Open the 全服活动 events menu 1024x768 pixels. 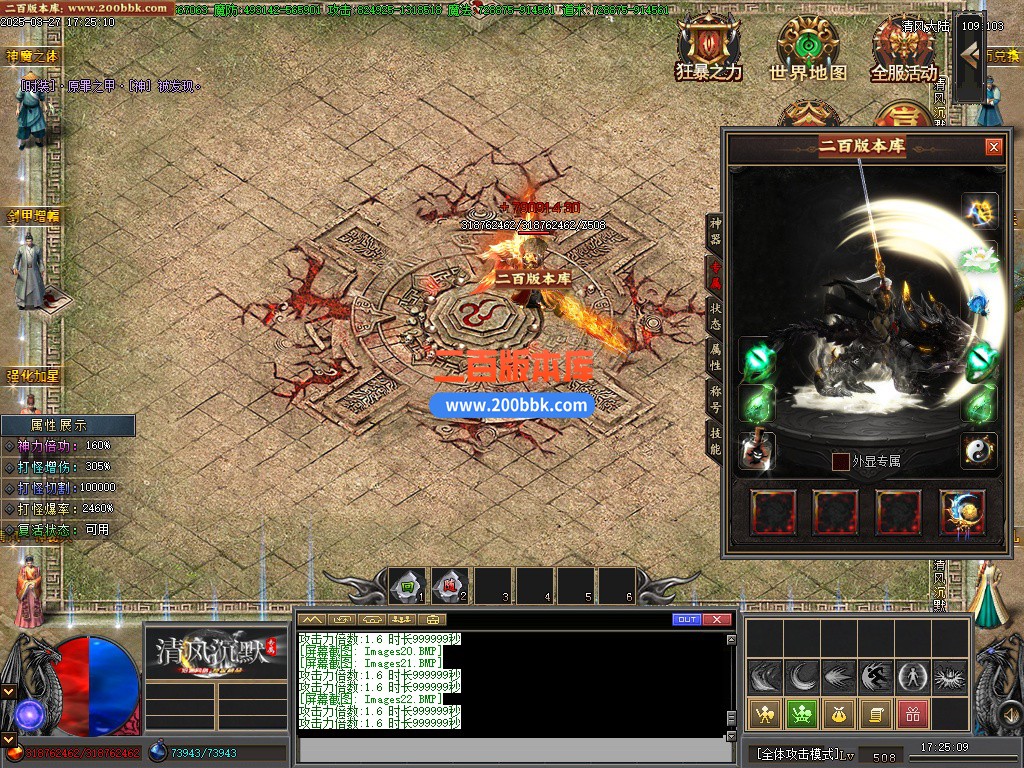pos(903,46)
